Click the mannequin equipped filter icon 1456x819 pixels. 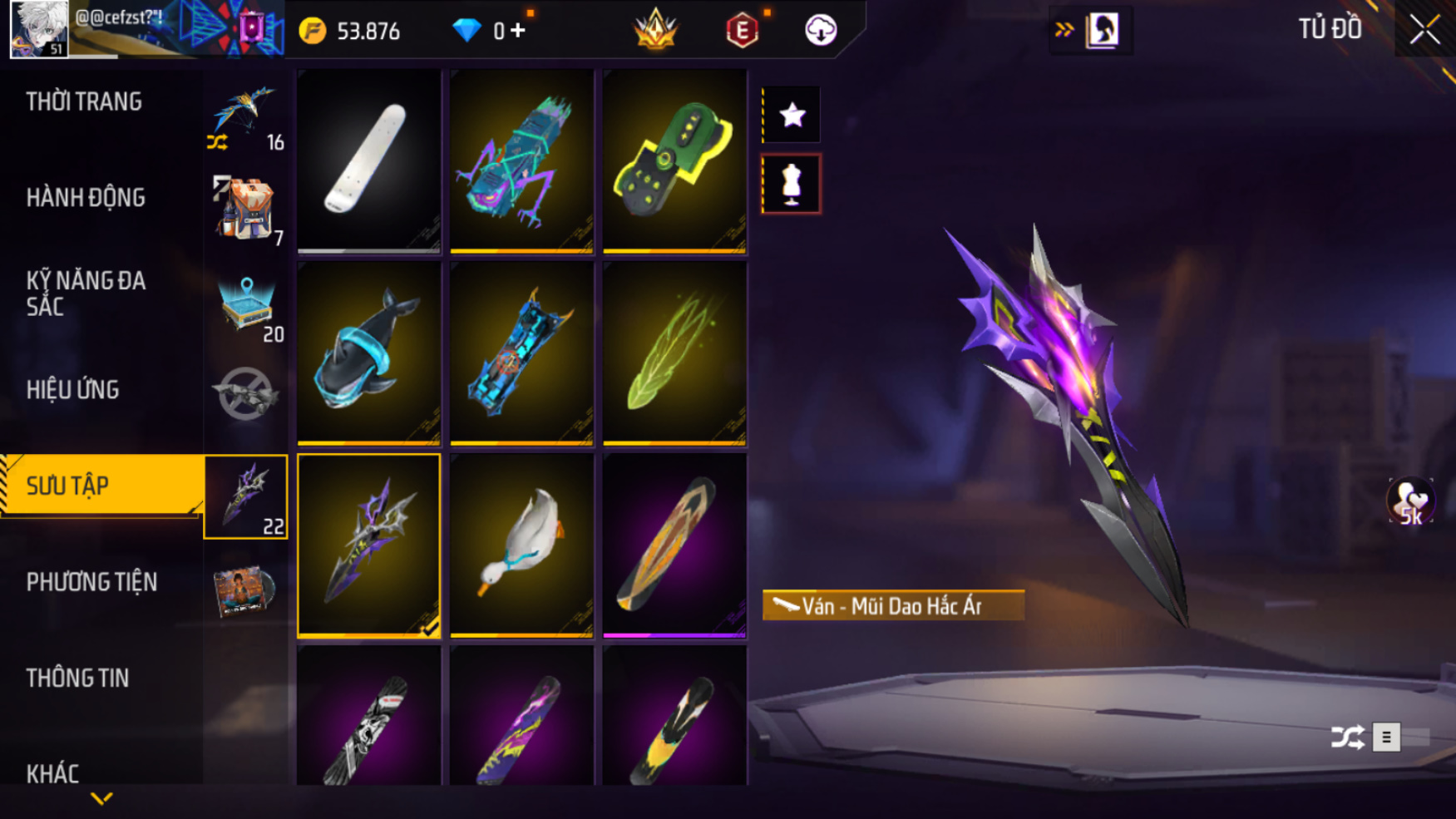[x=792, y=184]
